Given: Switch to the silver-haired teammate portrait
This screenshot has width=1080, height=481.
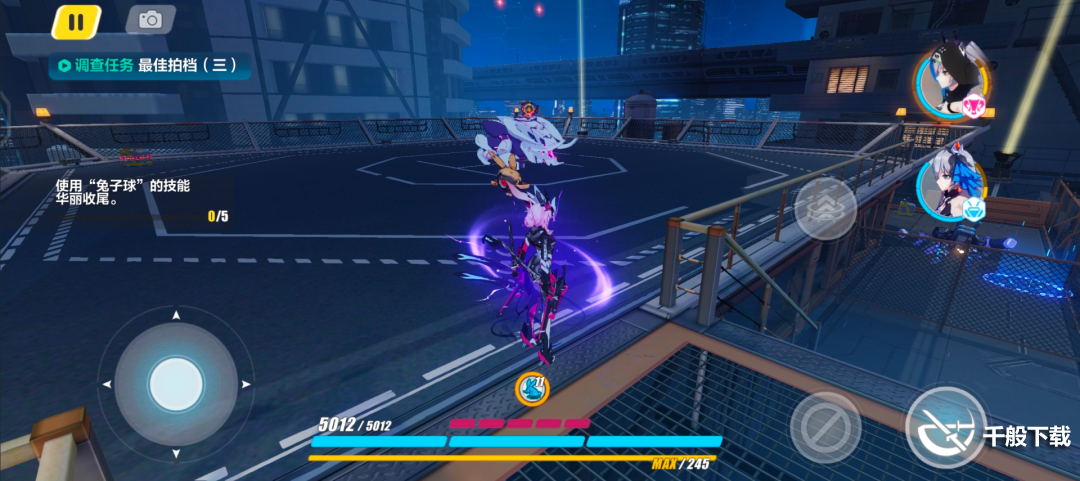Looking at the screenshot, I should point(951,190).
